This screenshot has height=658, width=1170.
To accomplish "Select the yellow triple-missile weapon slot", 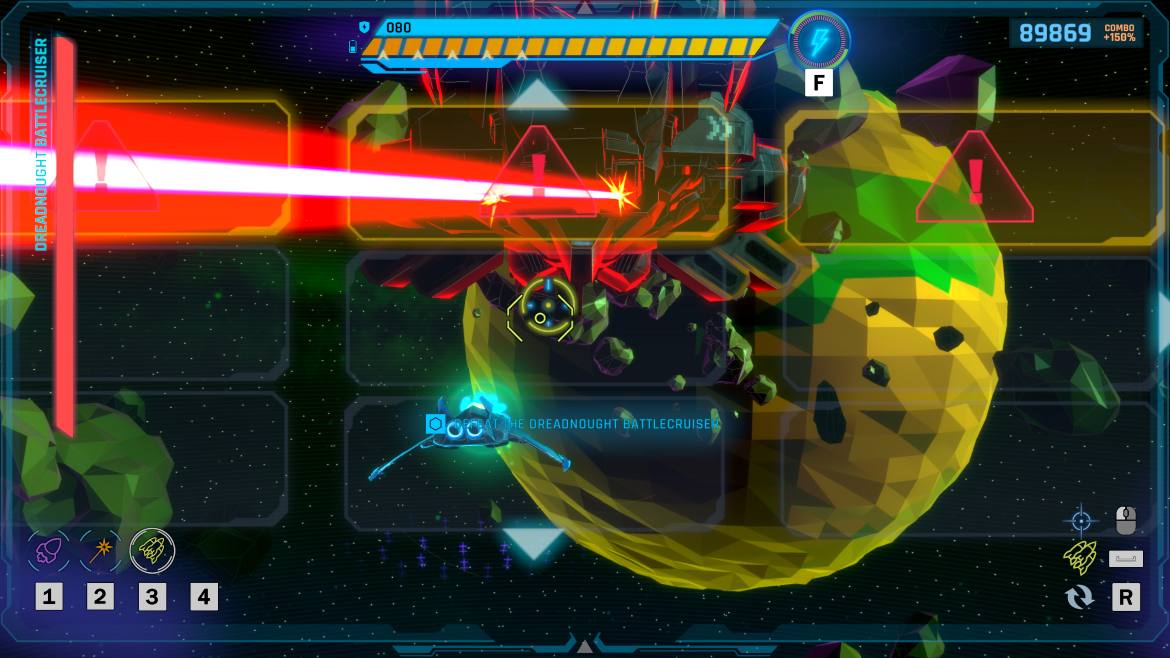I will click(152, 549).
